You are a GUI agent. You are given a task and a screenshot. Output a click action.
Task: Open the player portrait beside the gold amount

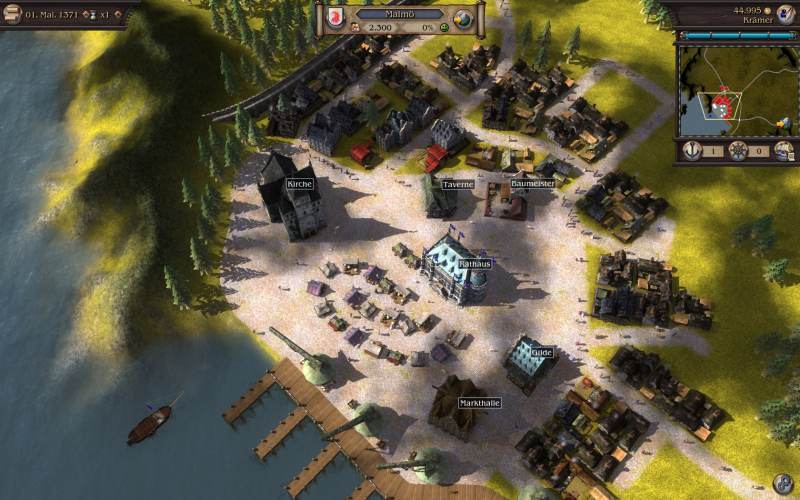pyautogui.click(x=784, y=13)
